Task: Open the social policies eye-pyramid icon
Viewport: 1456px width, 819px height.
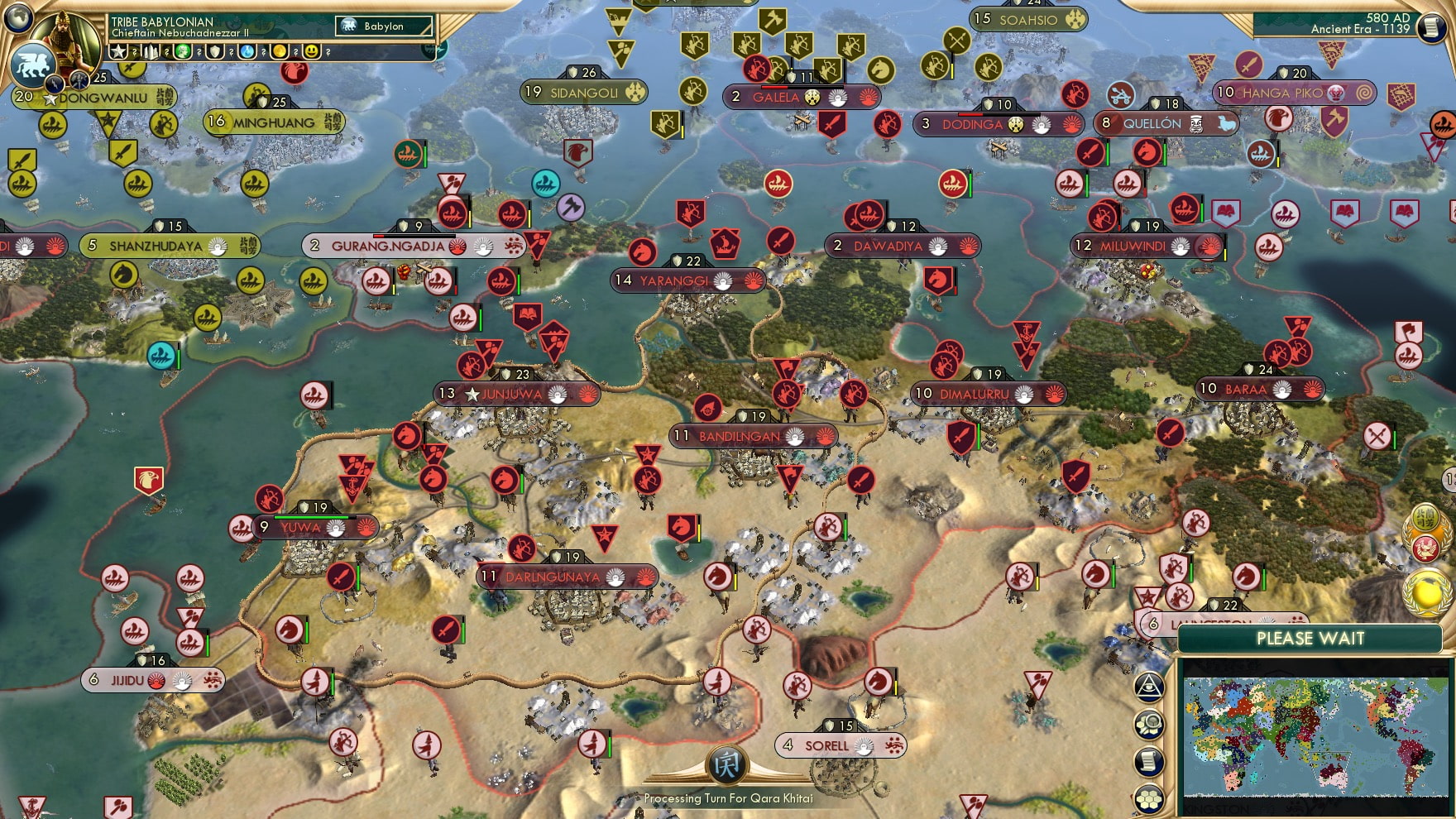Action: click(1148, 689)
